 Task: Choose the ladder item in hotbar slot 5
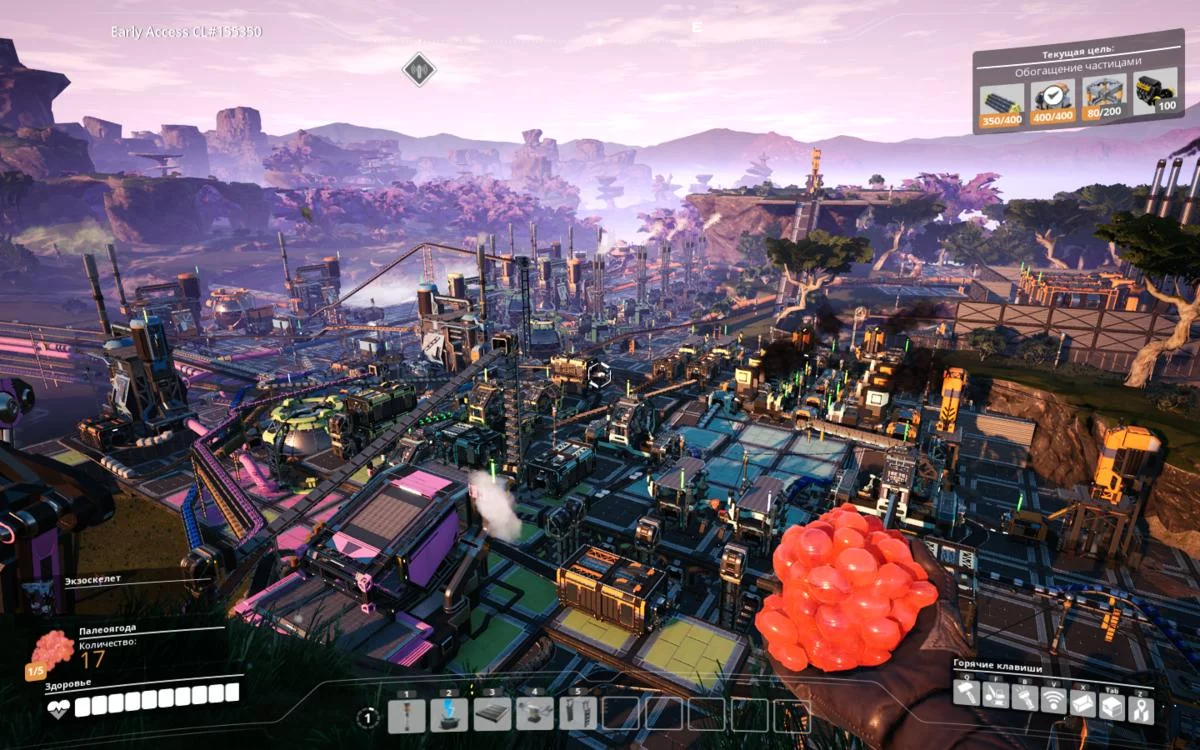(x=578, y=714)
